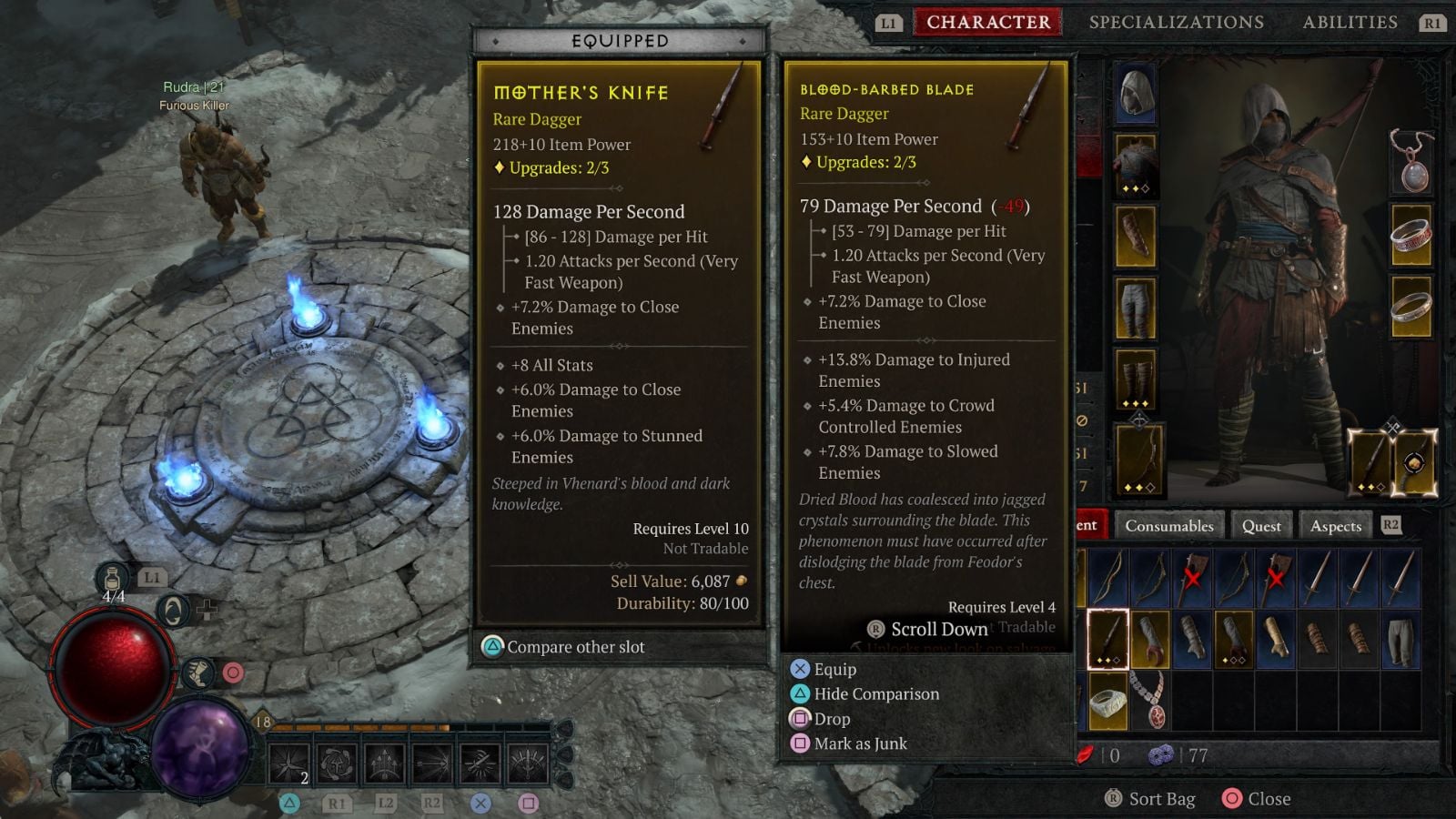Open the Abilities tab
1456x819 pixels.
point(1350,22)
